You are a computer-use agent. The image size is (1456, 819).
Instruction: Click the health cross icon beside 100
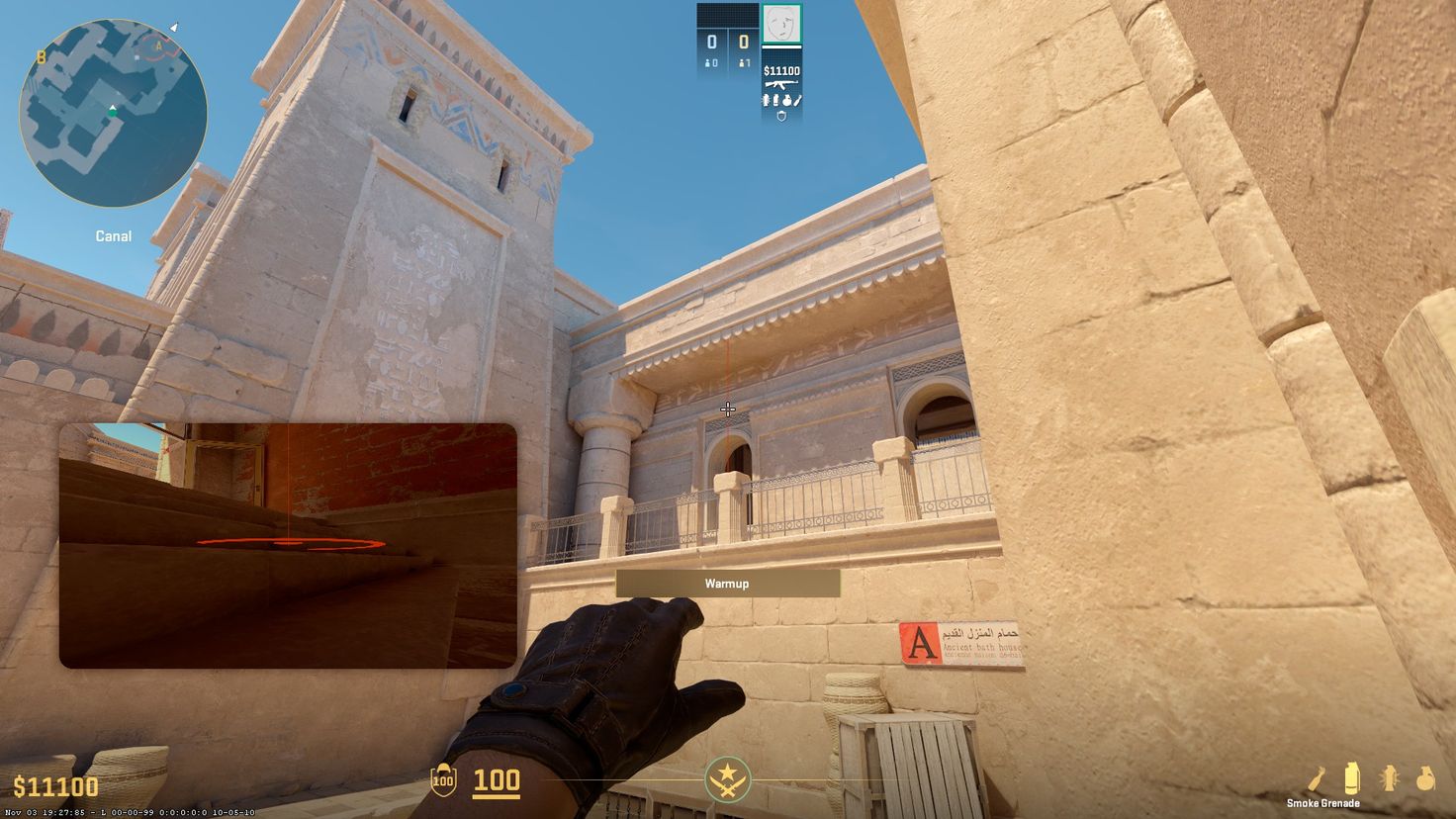pos(445,781)
